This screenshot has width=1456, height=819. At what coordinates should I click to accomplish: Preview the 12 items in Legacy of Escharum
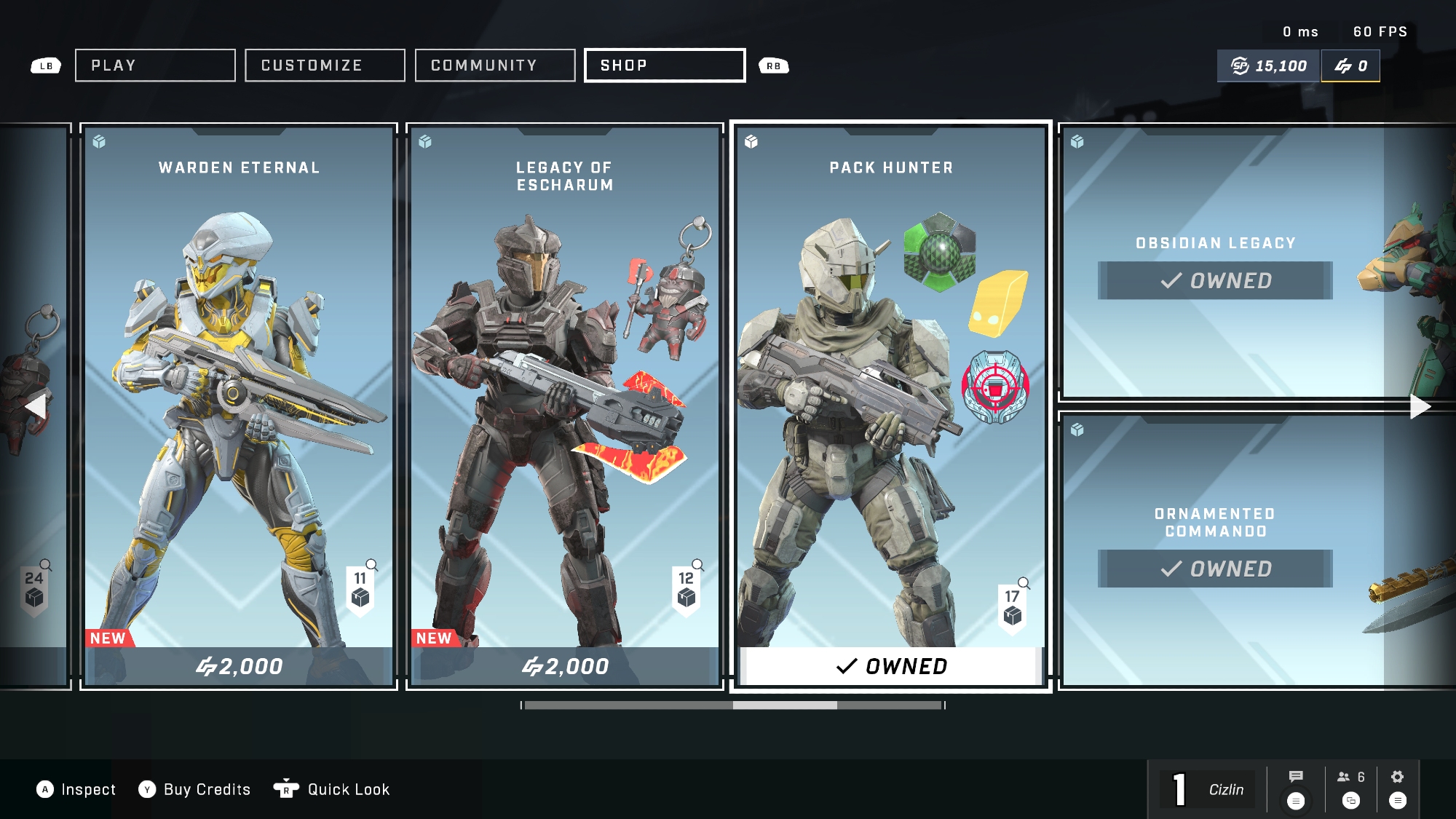(x=687, y=587)
